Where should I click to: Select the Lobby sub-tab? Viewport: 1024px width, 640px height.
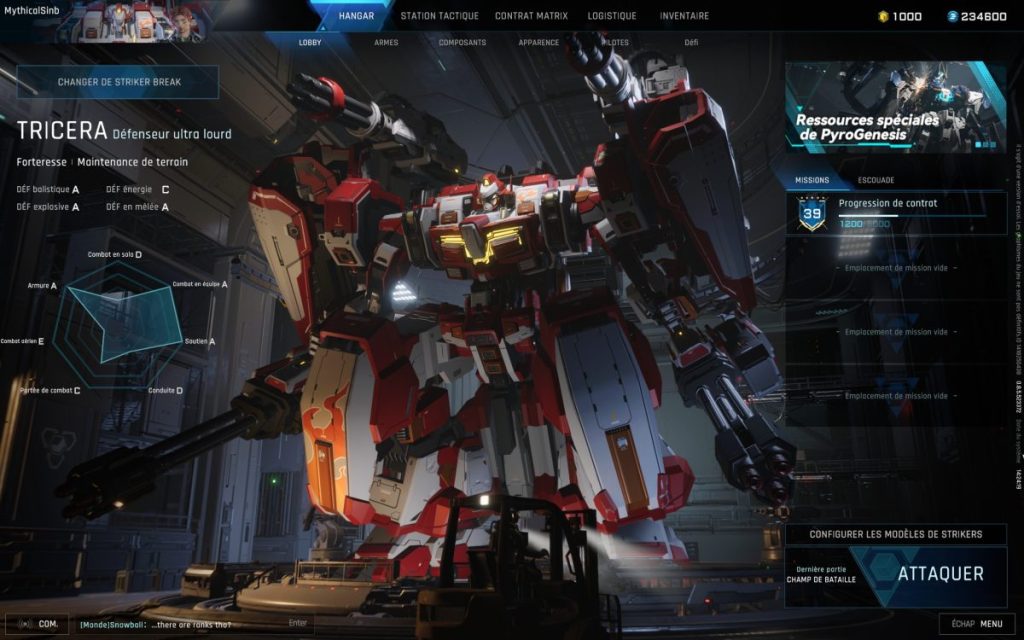point(310,43)
